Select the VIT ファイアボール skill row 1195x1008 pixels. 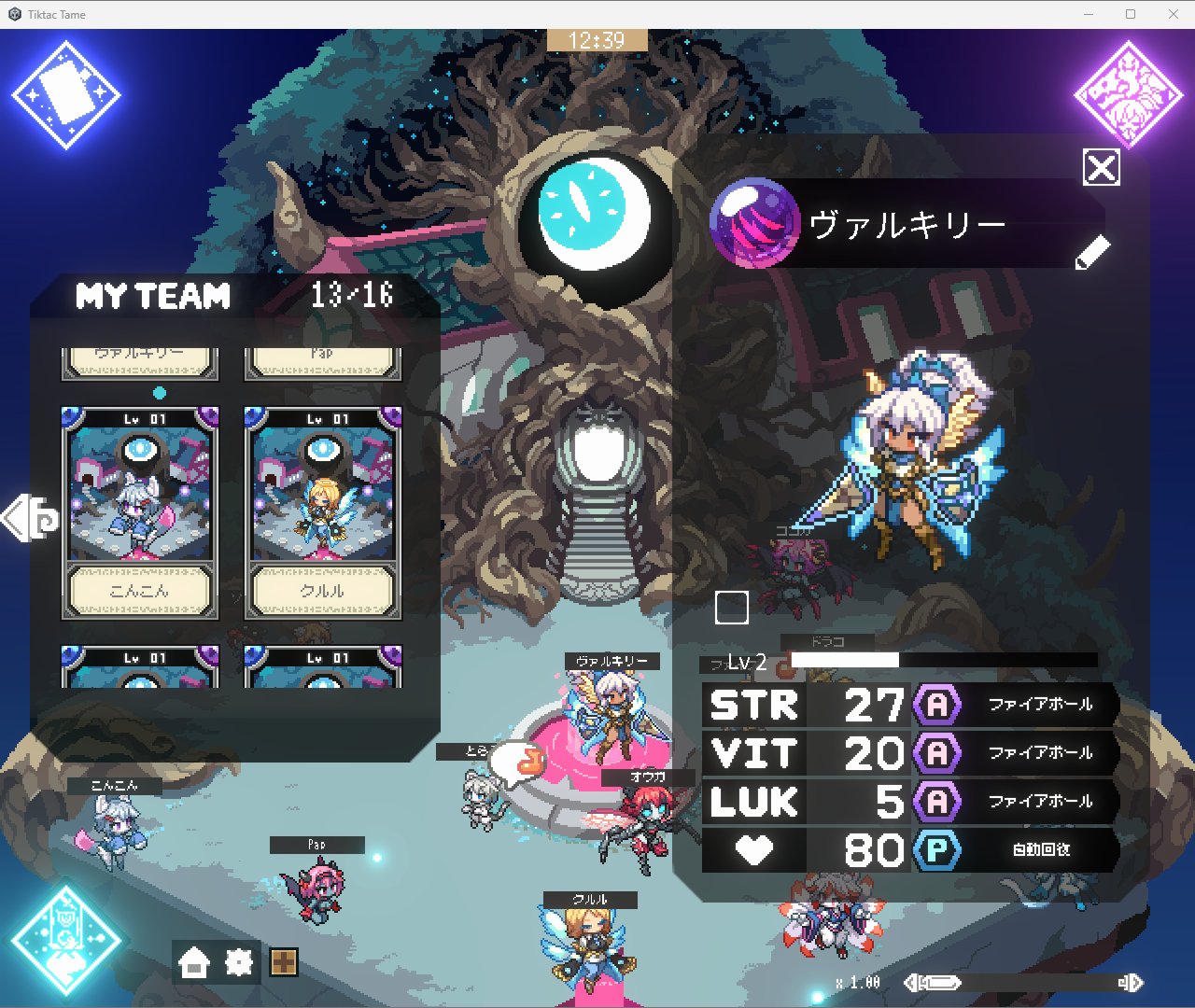(1018, 753)
